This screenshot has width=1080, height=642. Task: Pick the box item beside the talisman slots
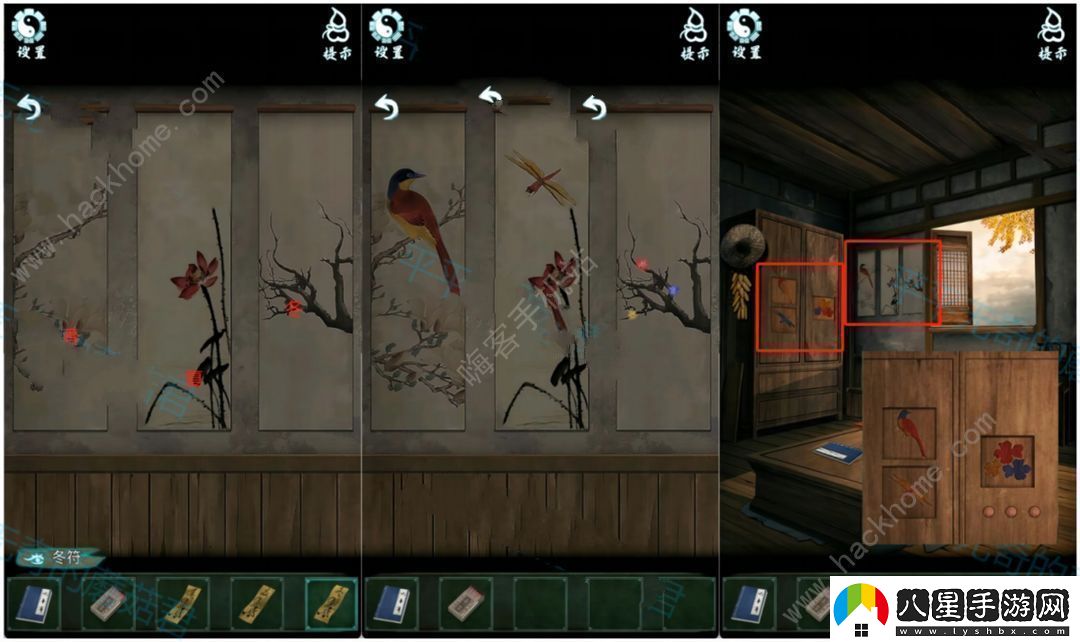(108, 604)
